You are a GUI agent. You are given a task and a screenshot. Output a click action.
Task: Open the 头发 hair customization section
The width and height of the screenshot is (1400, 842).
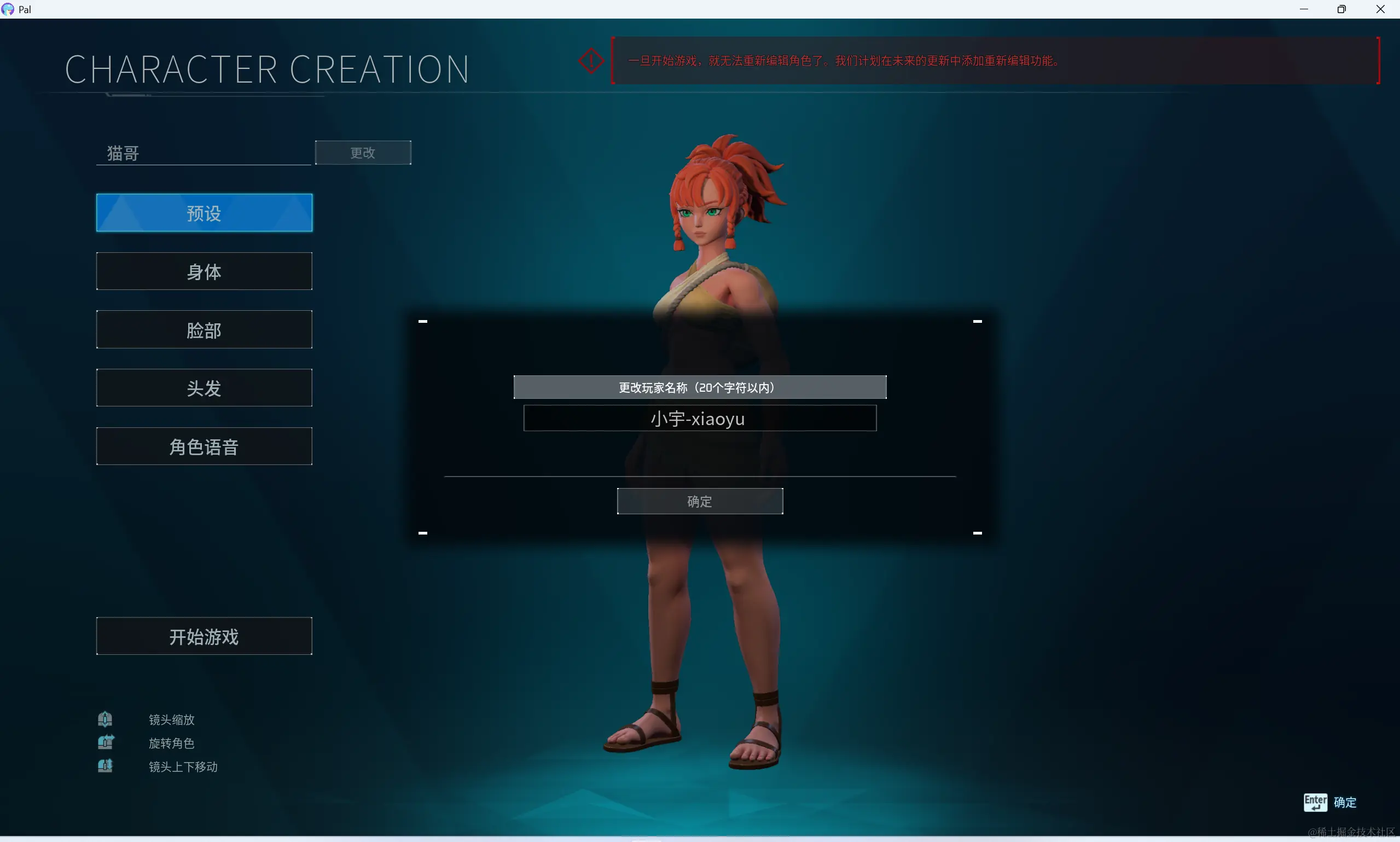[204, 388]
